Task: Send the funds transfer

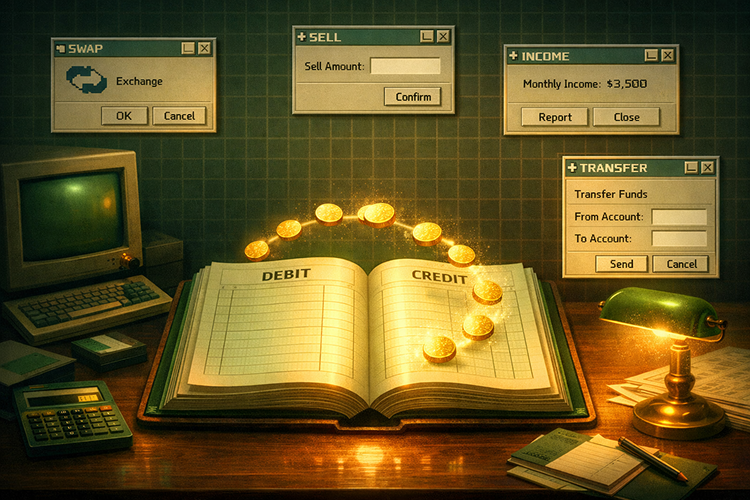Action: click(621, 264)
